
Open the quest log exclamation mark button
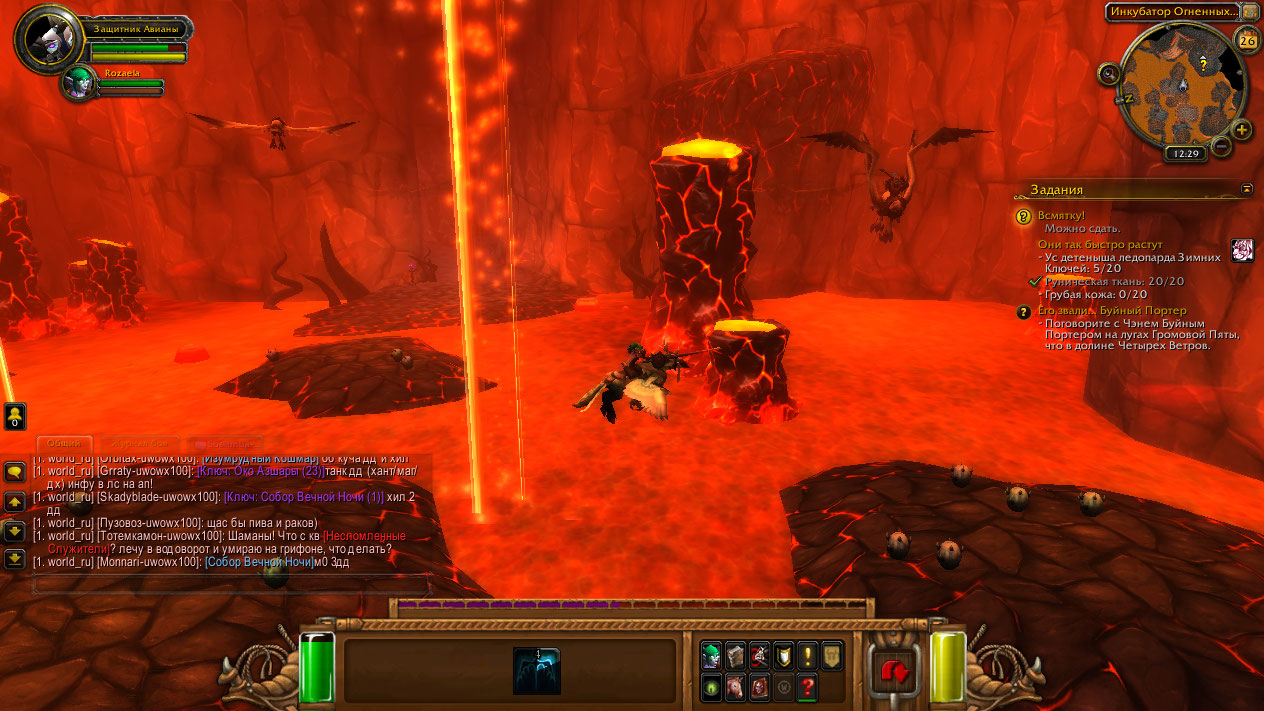pyautogui.click(x=807, y=655)
